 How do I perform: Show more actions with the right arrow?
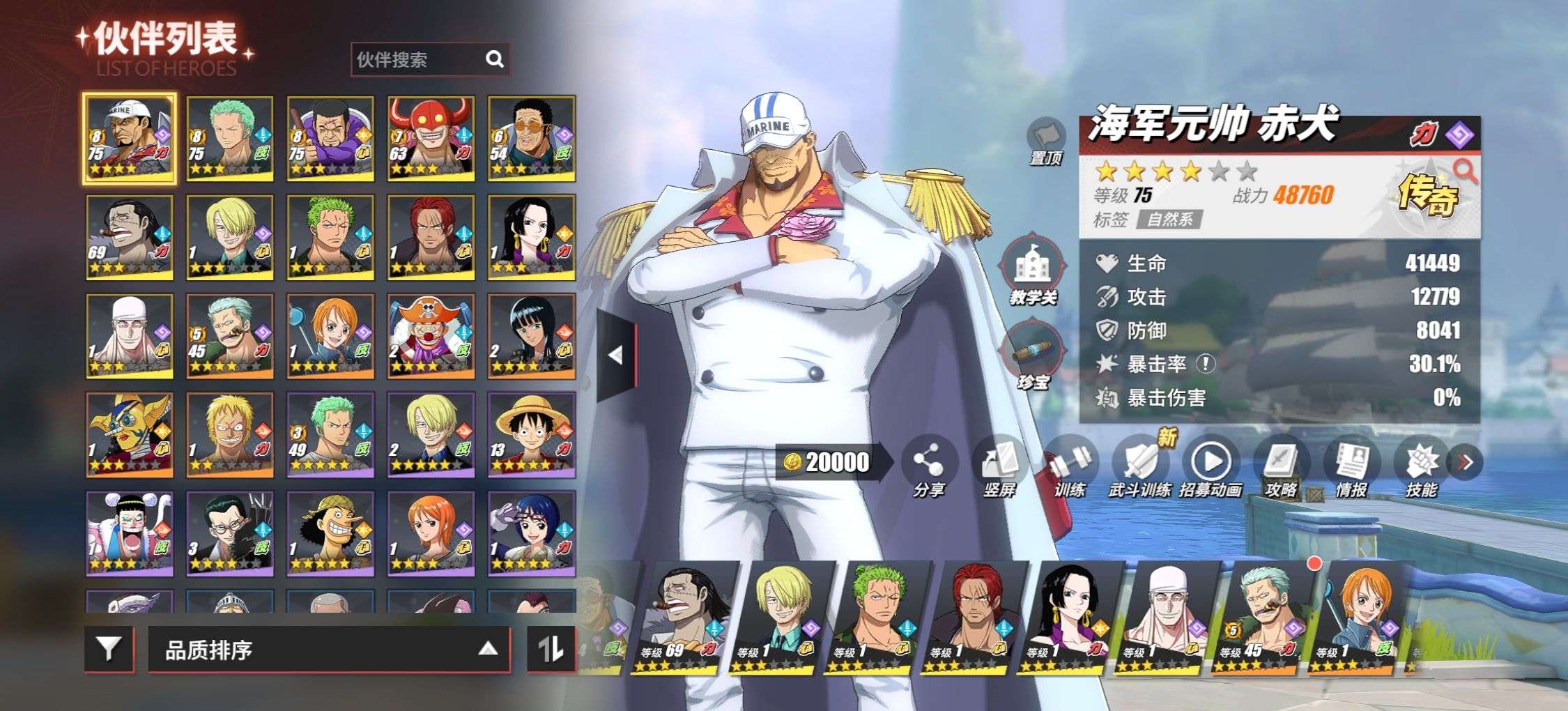tap(1465, 462)
